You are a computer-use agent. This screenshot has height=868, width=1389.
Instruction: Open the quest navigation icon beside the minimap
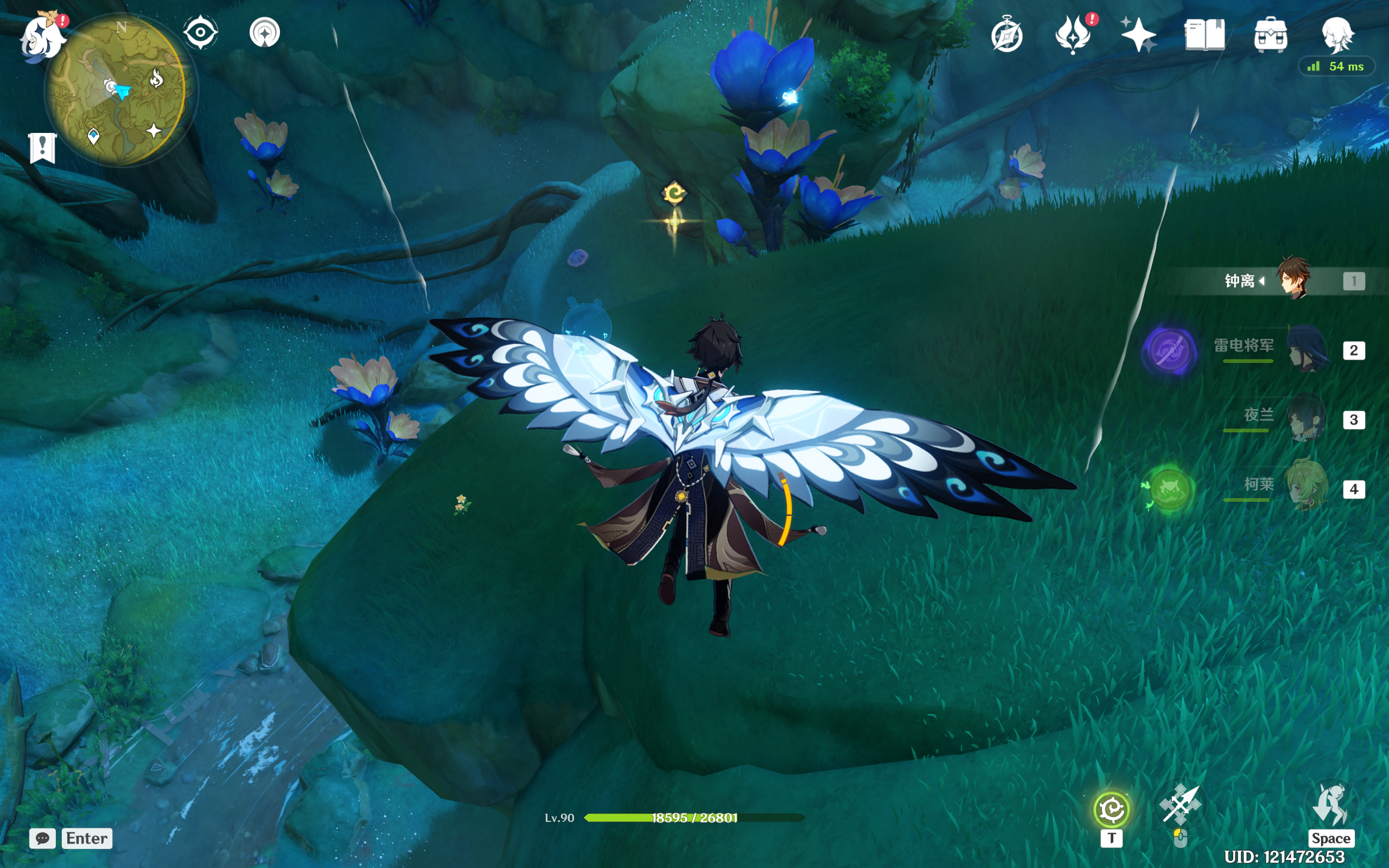pyautogui.click(x=265, y=33)
